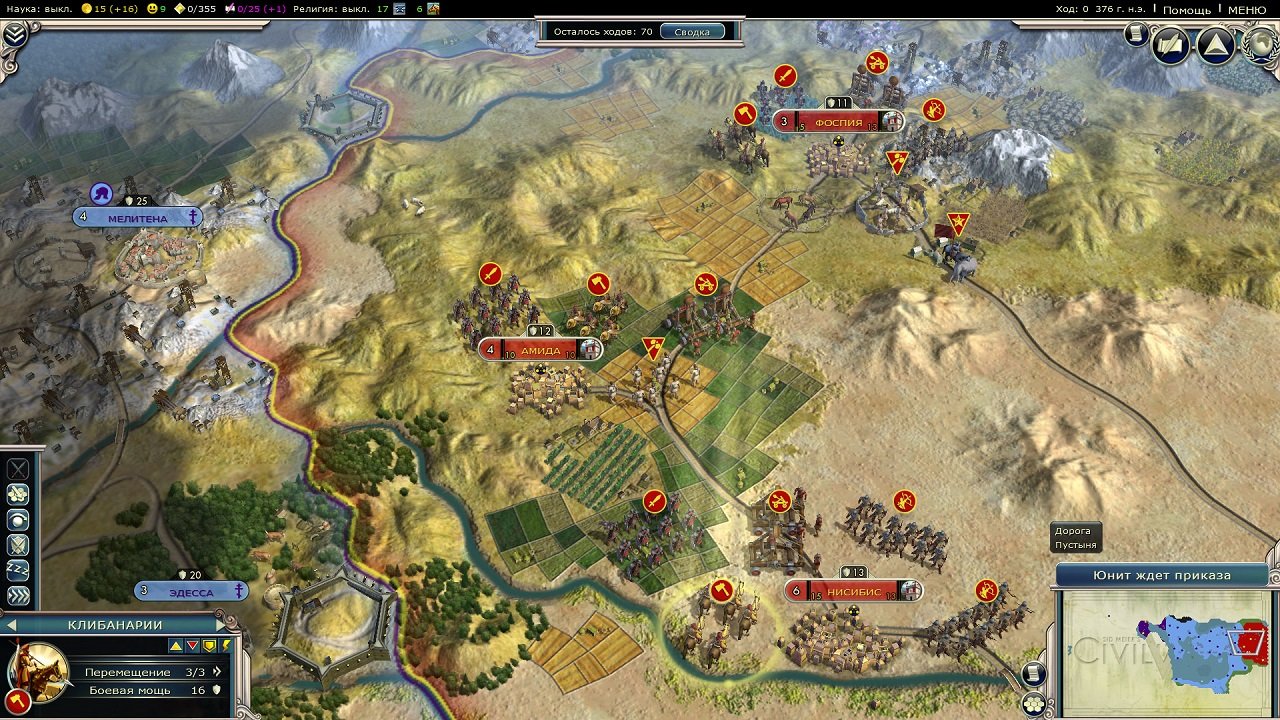Open social policies via the scroll-and-quill icon
The height and width of the screenshot is (720, 1280).
point(1168,46)
